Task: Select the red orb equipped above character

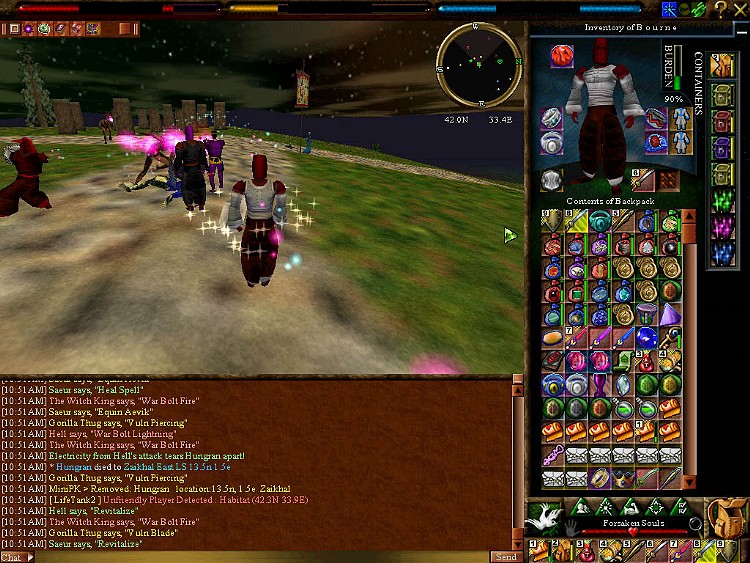Action: coord(562,57)
